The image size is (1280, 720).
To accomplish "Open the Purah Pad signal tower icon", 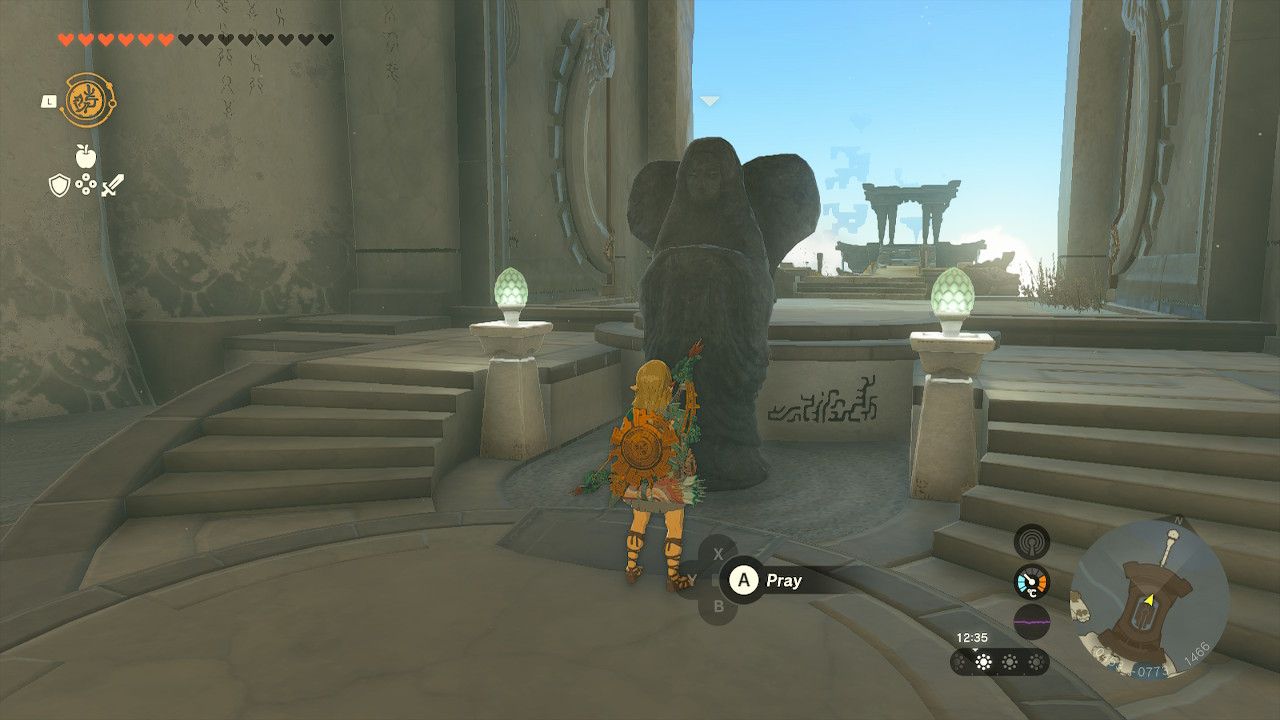I will 1032,541.
